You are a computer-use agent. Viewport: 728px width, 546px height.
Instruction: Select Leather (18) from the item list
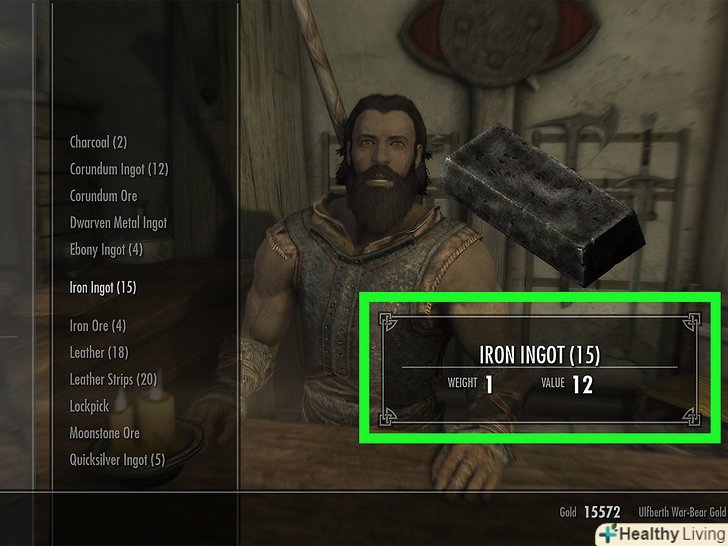98,353
